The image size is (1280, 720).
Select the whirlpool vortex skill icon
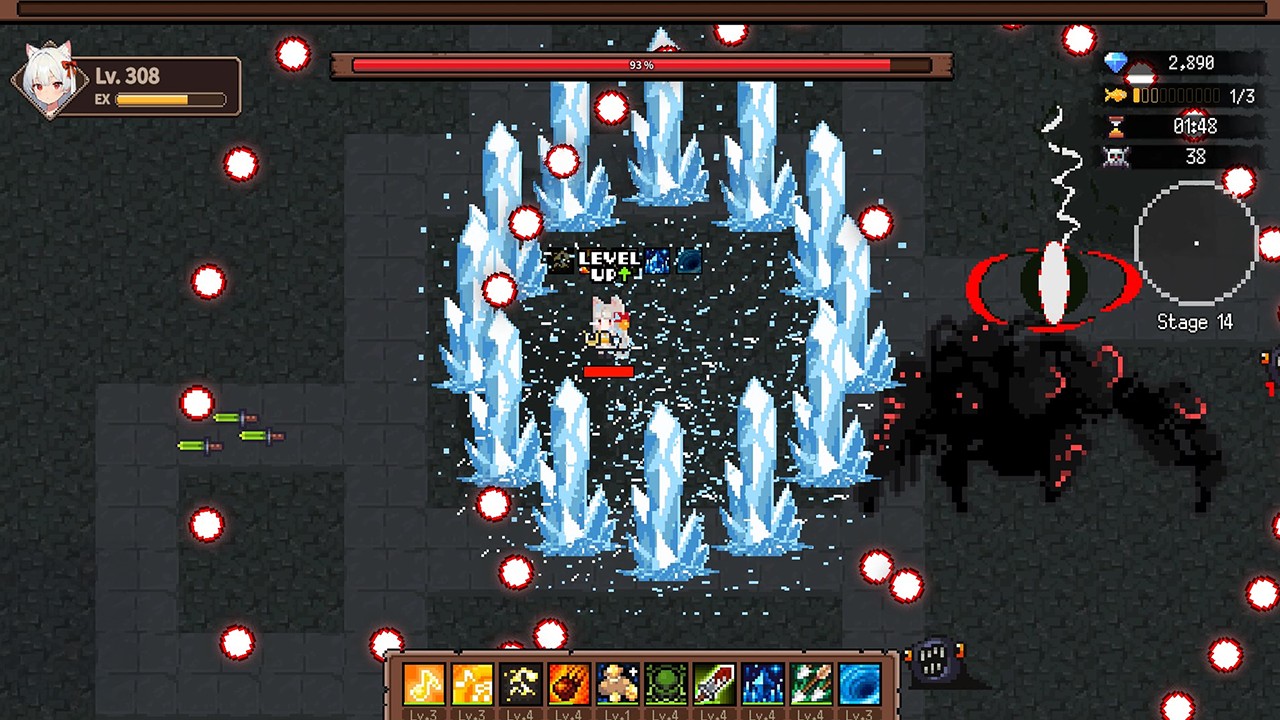858,683
